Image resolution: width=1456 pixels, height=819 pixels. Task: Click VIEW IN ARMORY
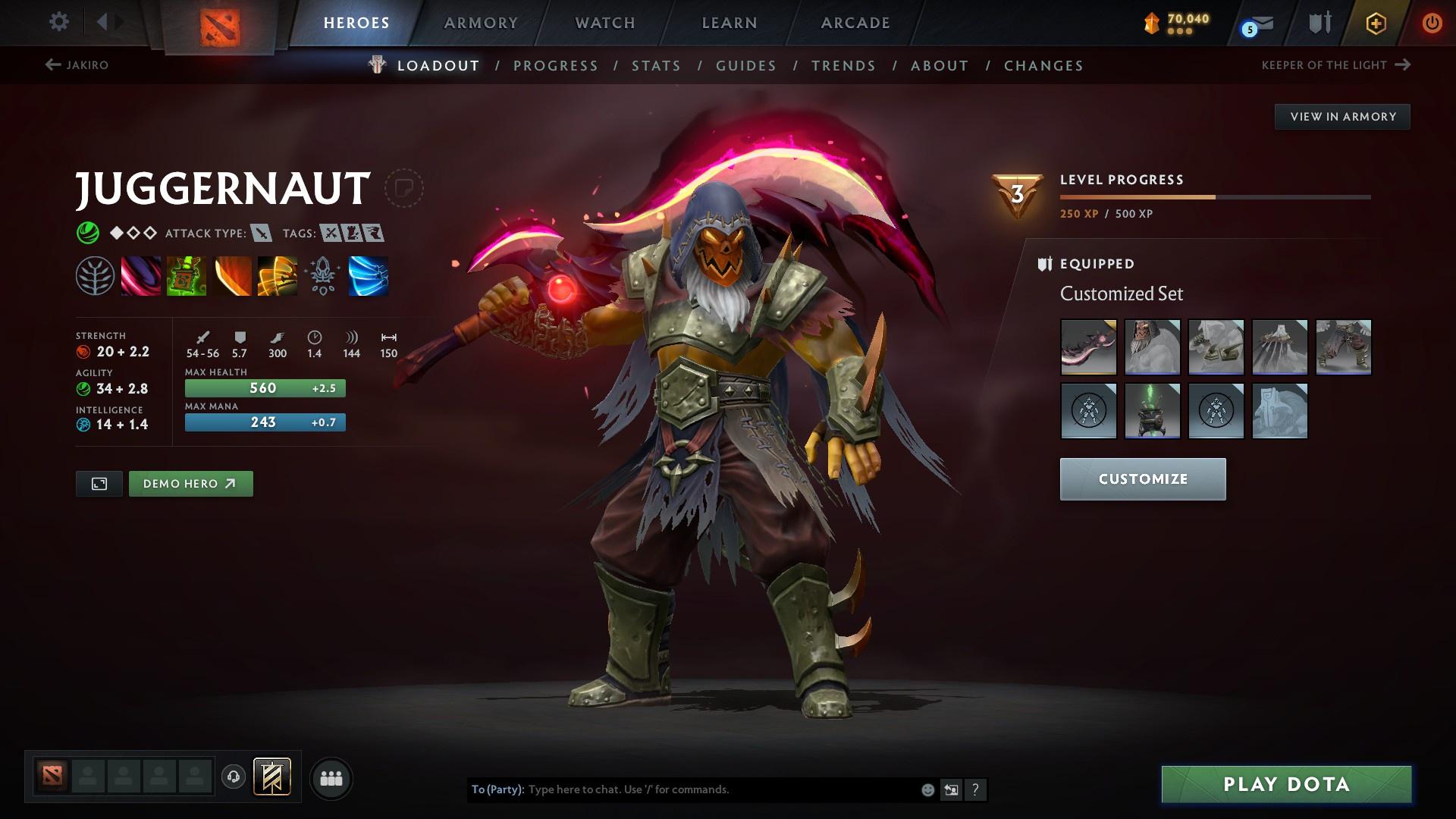pyautogui.click(x=1342, y=116)
